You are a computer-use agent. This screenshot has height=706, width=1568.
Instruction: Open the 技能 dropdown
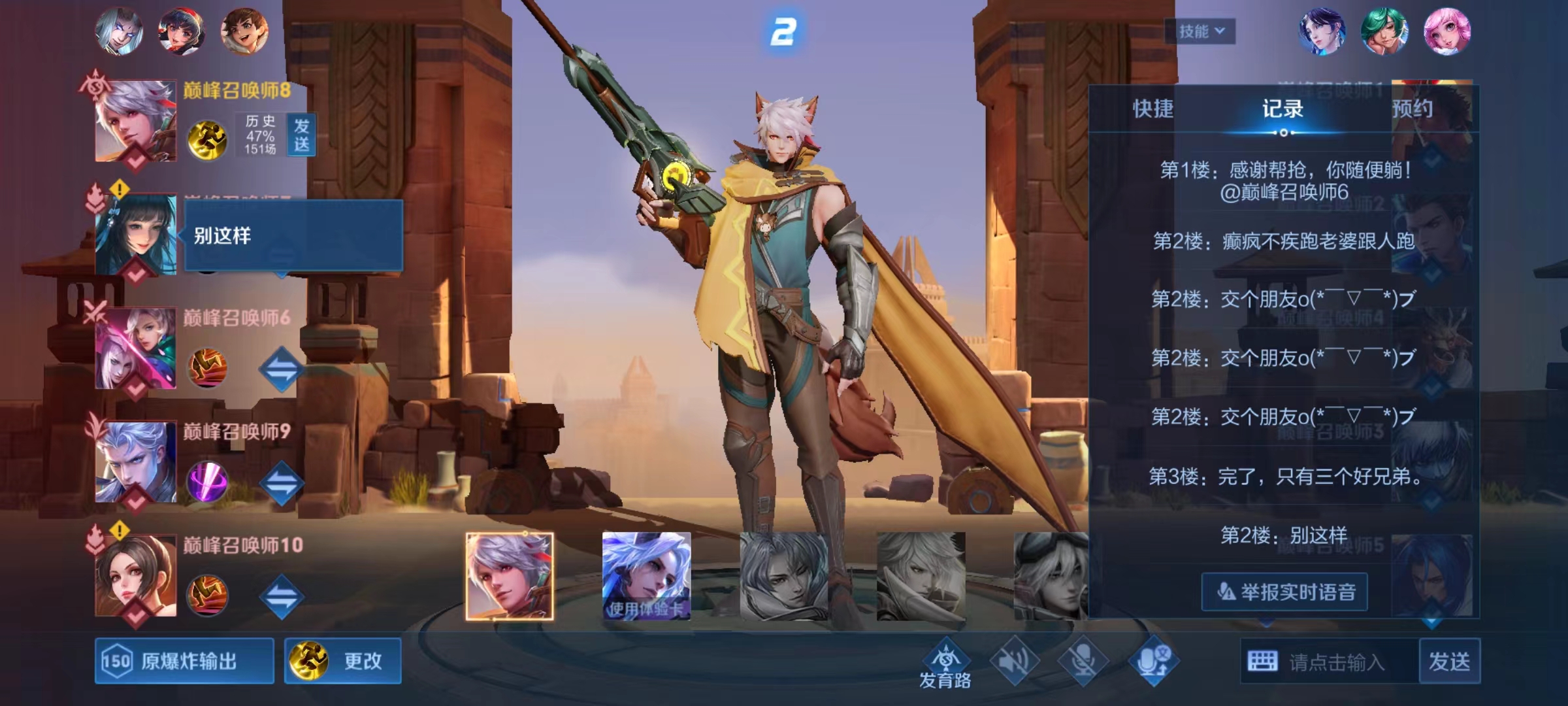pyautogui.click(x=1200, y=31)
